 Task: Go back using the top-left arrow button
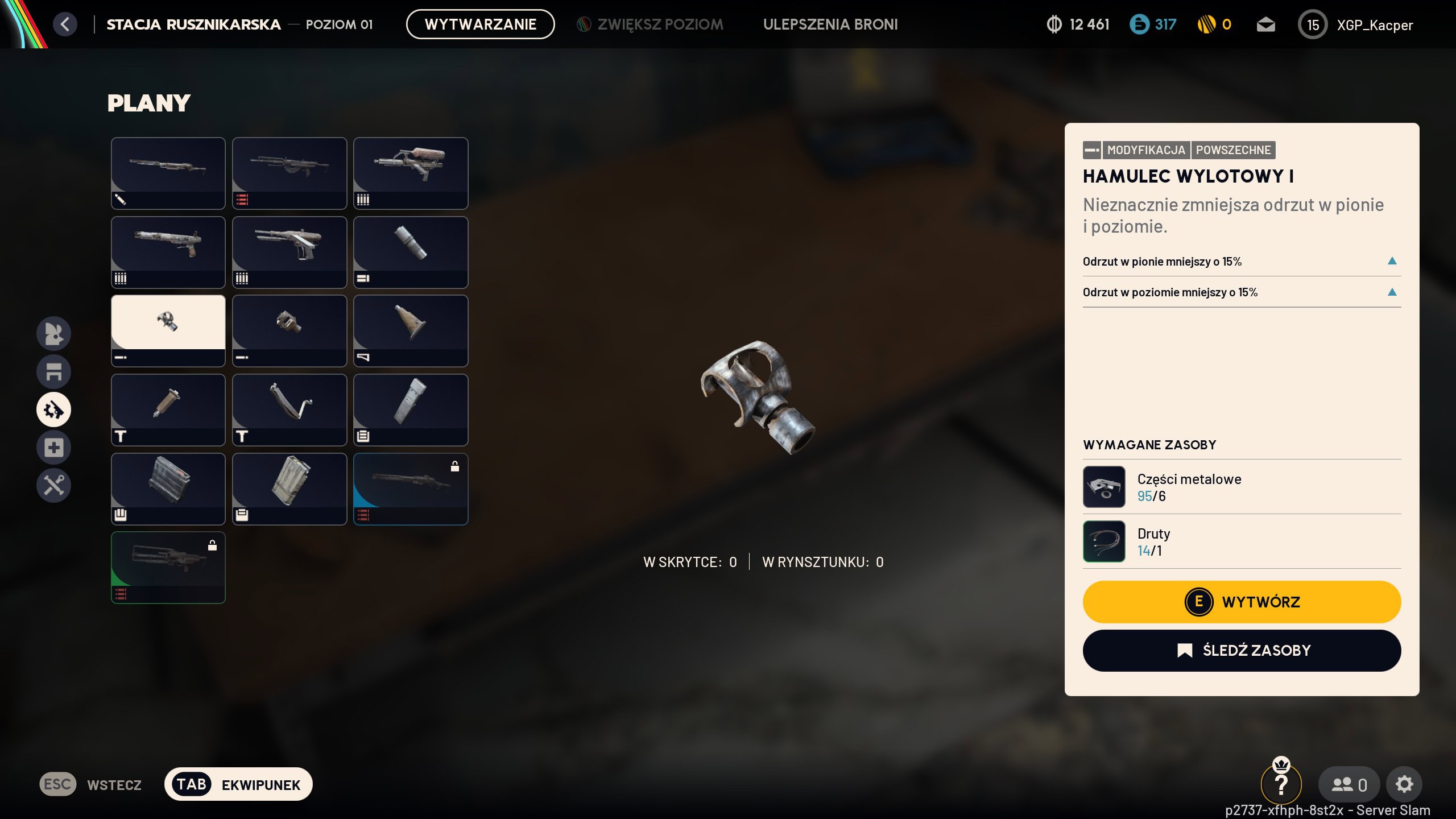65,24
